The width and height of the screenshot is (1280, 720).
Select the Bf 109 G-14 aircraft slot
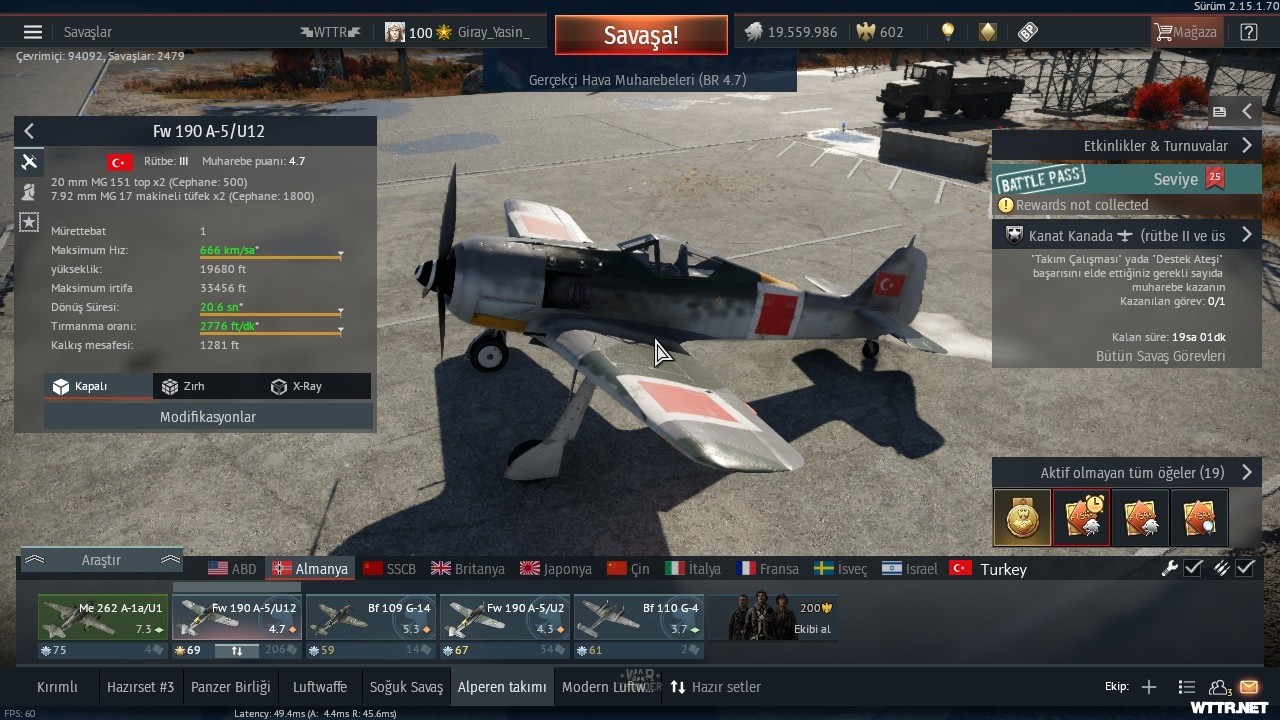click(370, 618)
